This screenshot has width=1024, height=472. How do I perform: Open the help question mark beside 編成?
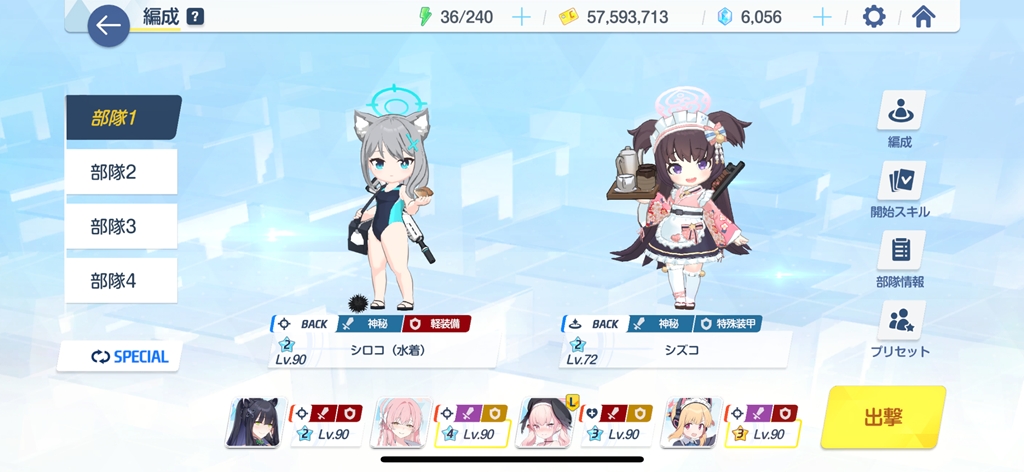tap(195, 17)
